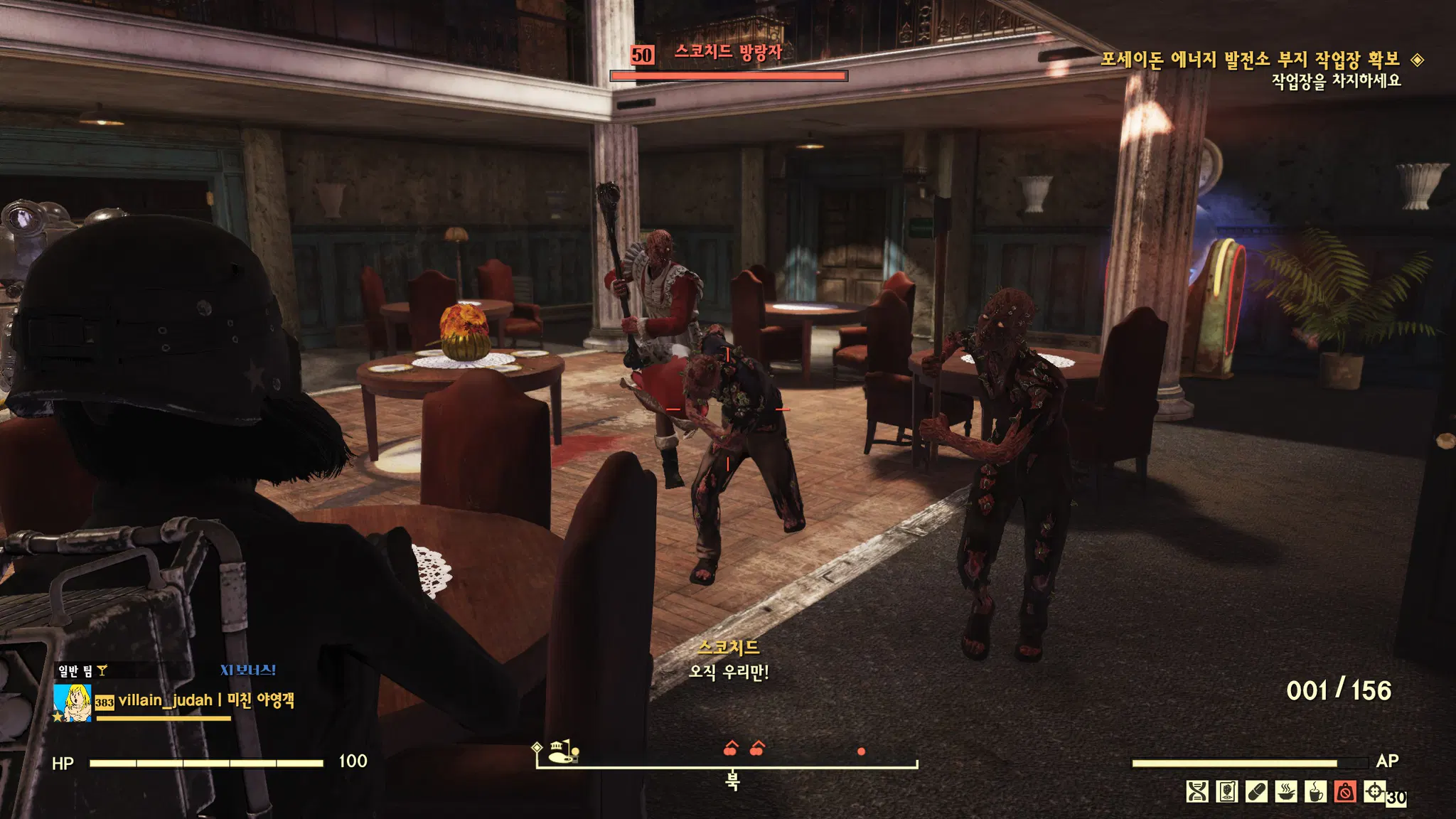Click the DNA mutation status icon

[x=1197, y=791]
